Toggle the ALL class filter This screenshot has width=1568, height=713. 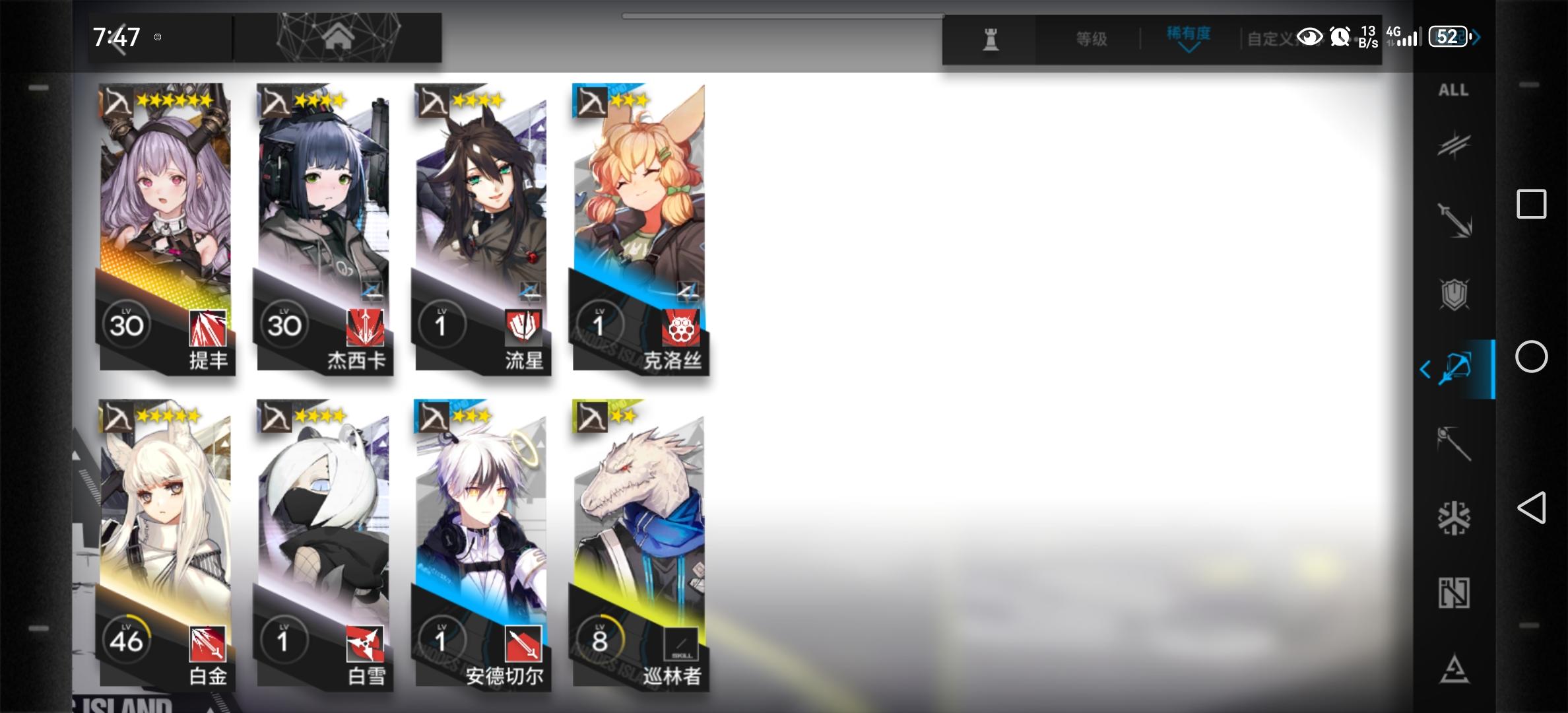point(1454,91)
